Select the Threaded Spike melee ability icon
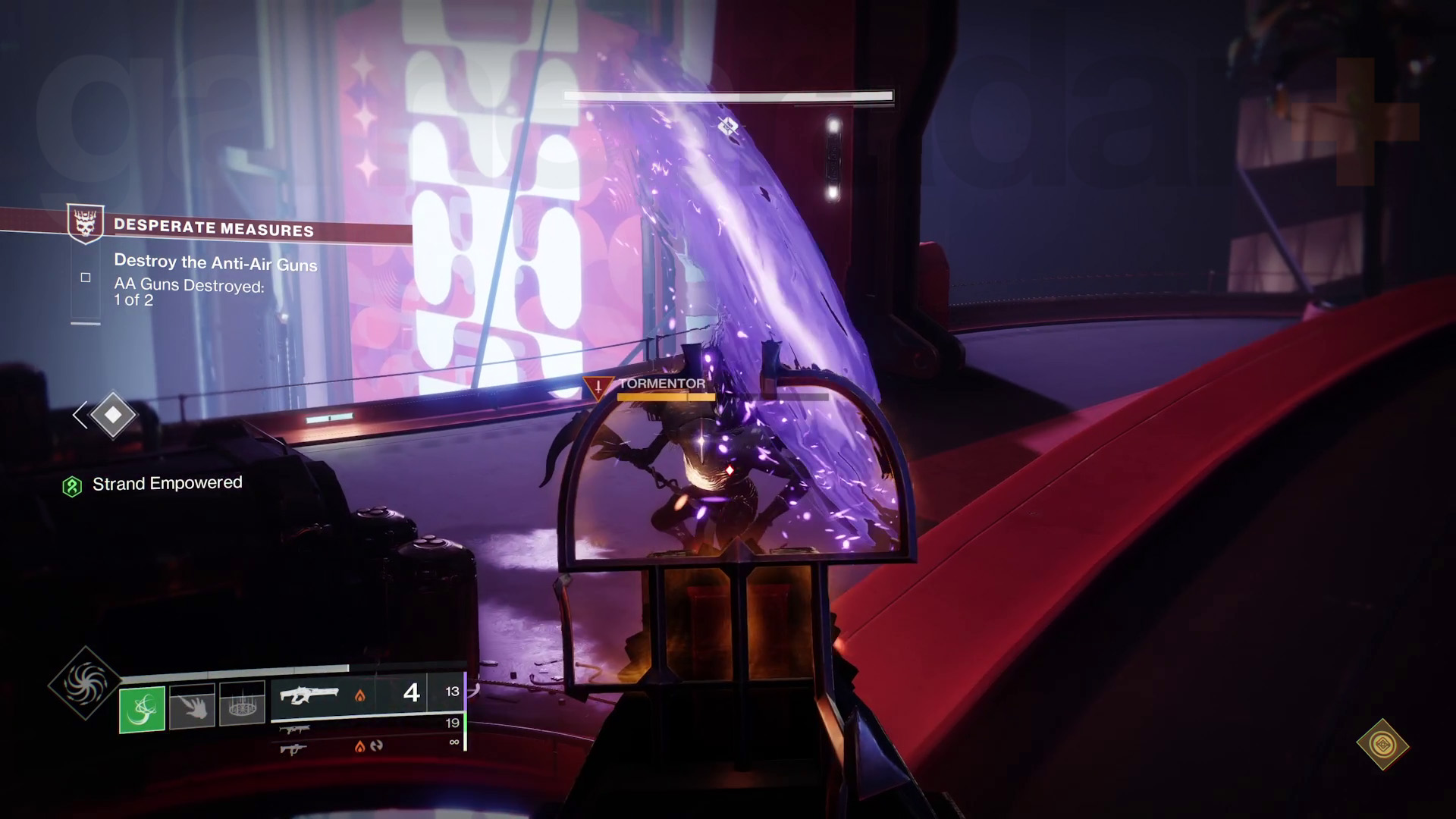 (193, 704)
